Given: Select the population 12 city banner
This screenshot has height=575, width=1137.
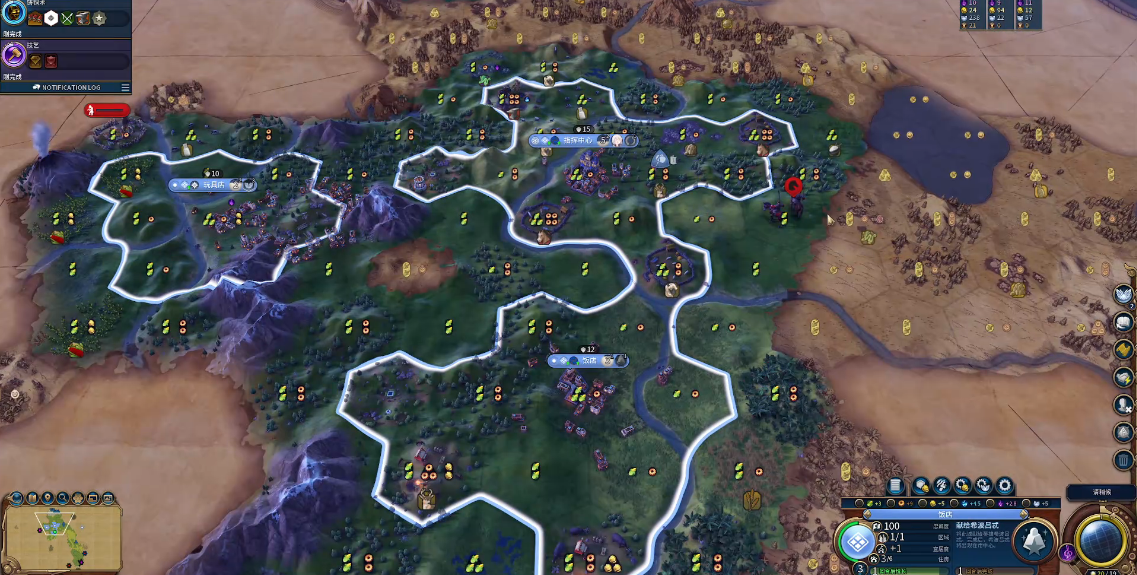Looking at the screenshot, I should click(x=589, y=361).
